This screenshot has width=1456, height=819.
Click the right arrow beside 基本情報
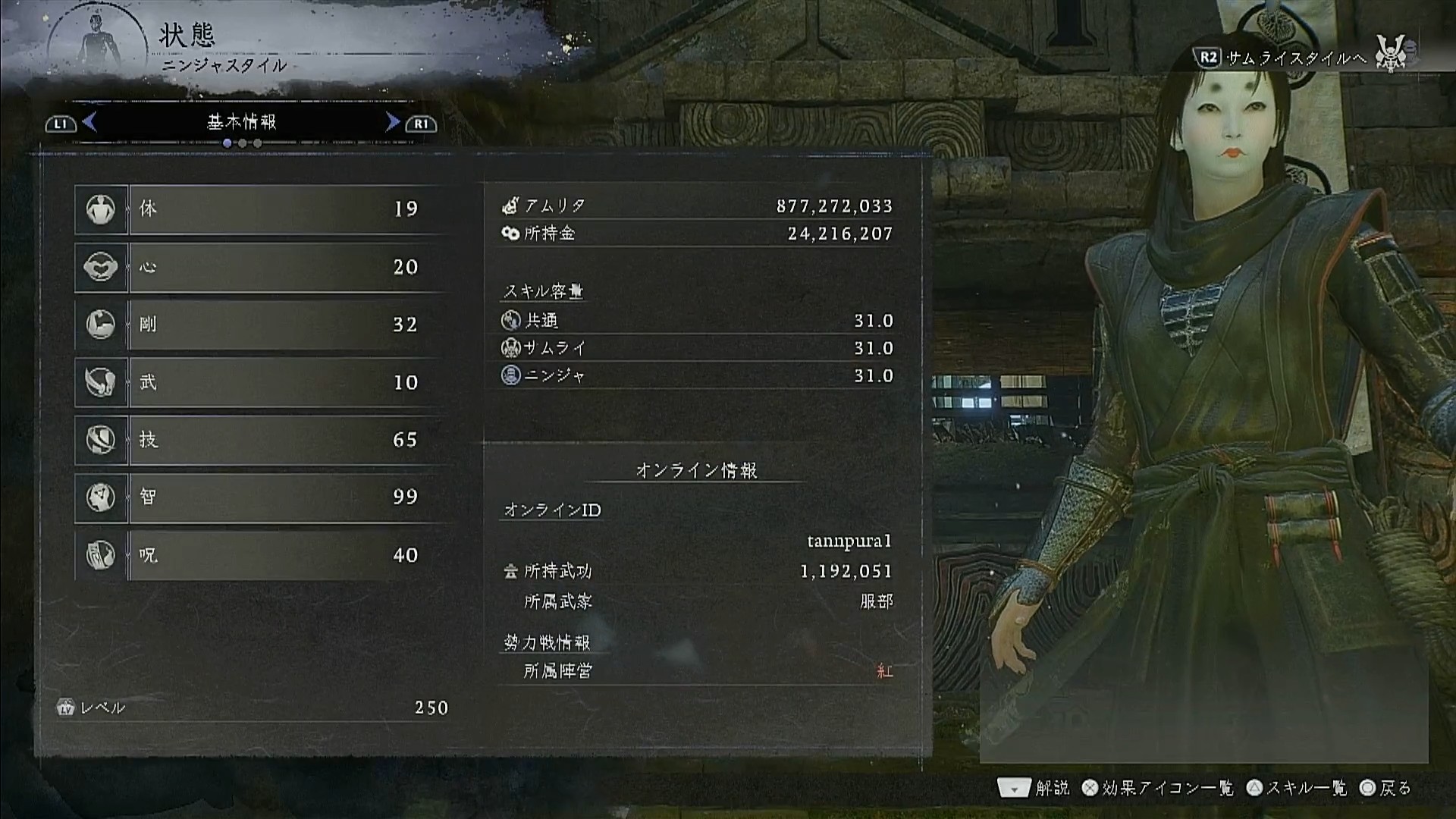[392, 122]
